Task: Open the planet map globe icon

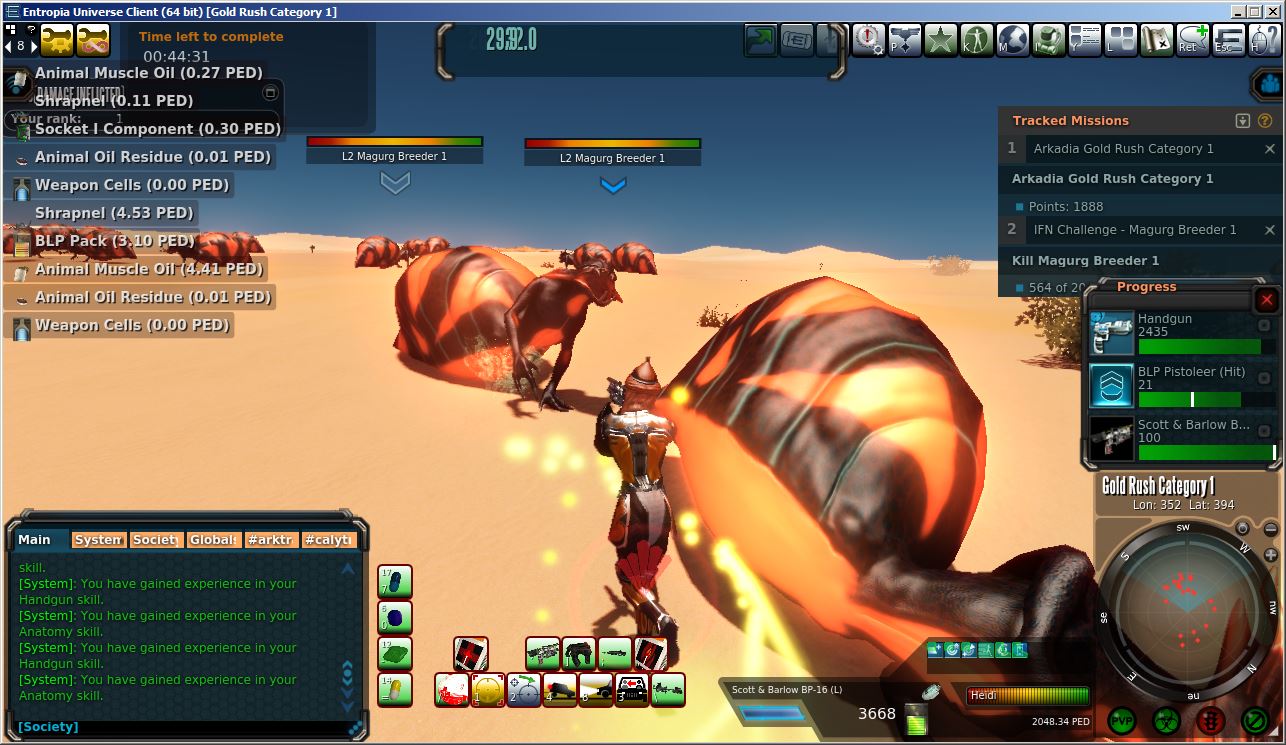Action: coord(1013,41)
